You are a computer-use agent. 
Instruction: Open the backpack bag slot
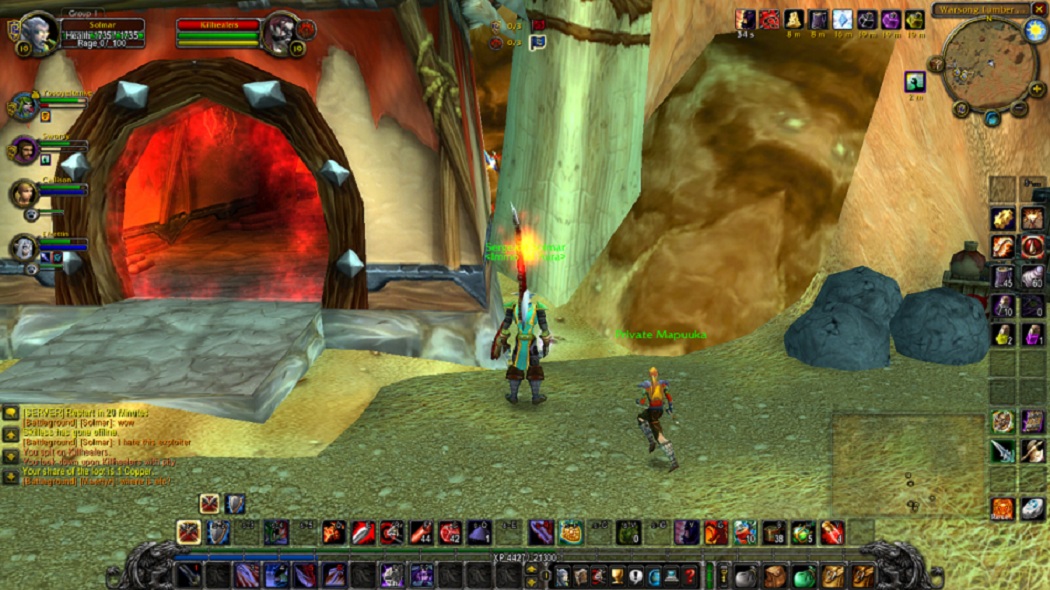862,576
